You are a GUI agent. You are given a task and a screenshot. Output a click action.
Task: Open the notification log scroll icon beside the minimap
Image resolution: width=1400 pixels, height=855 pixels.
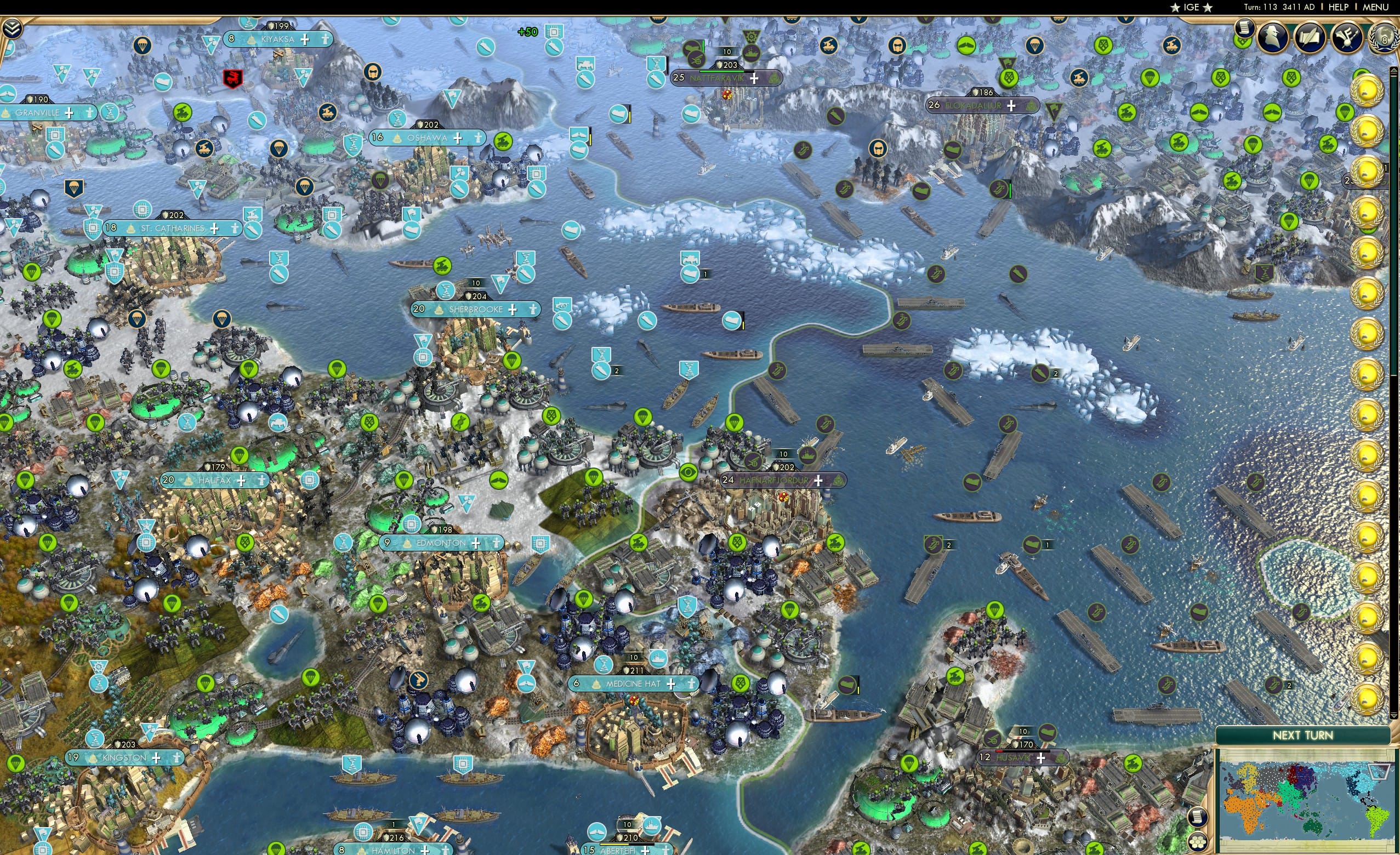[x=1198, y=818]
